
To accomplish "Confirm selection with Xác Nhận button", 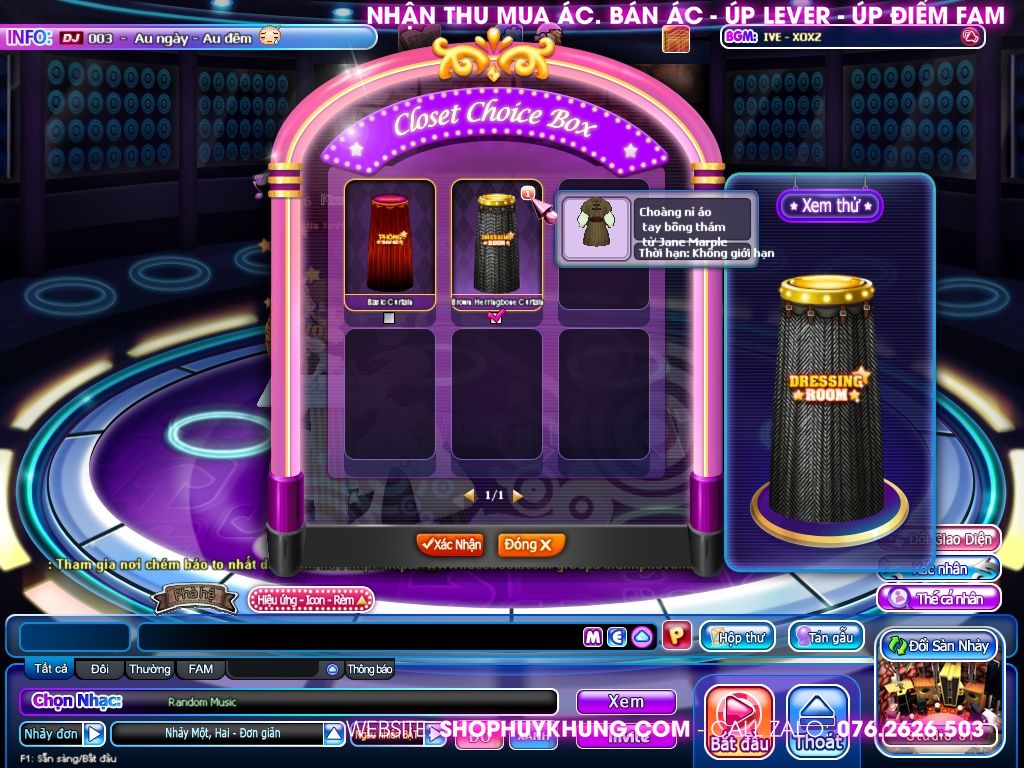I will tap(450, 545).
